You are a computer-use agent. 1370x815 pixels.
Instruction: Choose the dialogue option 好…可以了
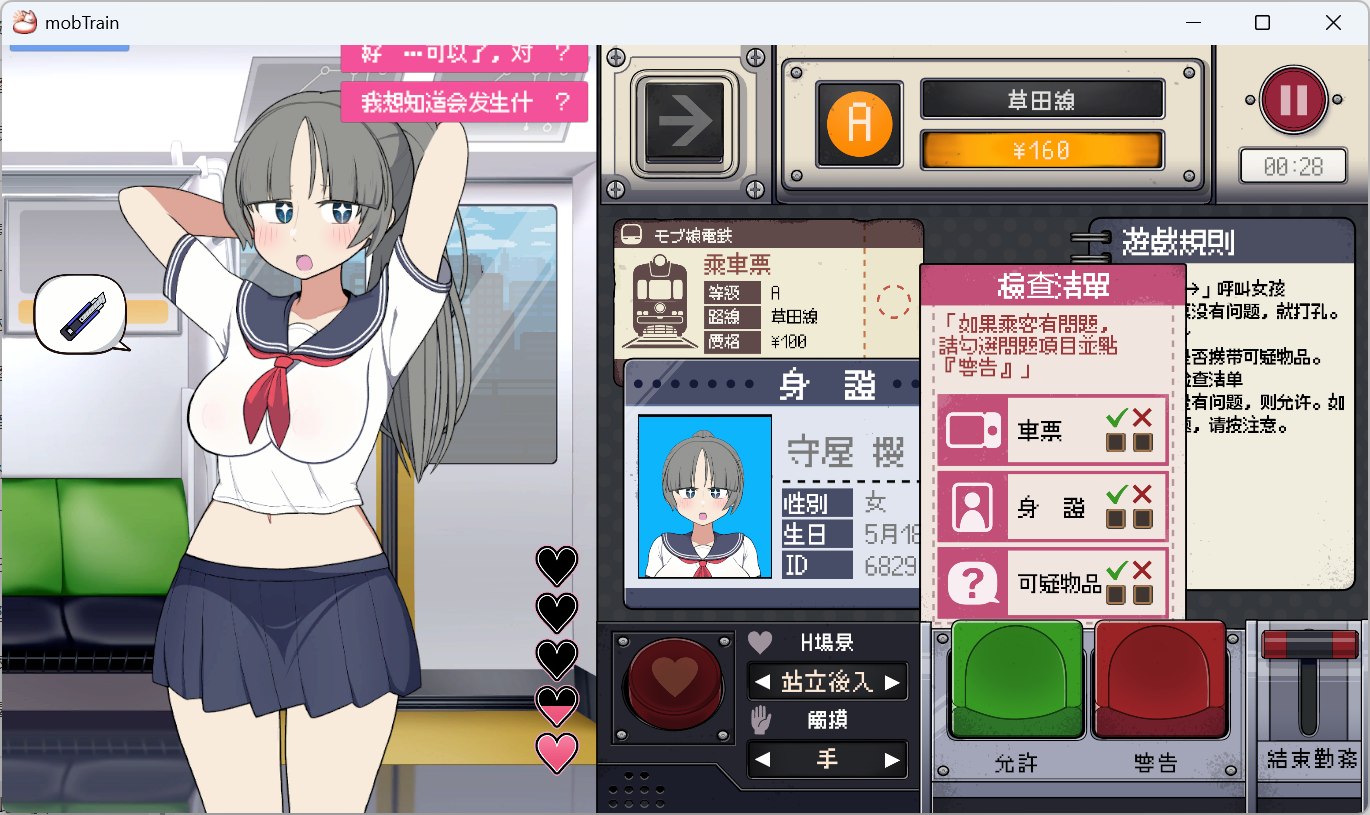465,55
